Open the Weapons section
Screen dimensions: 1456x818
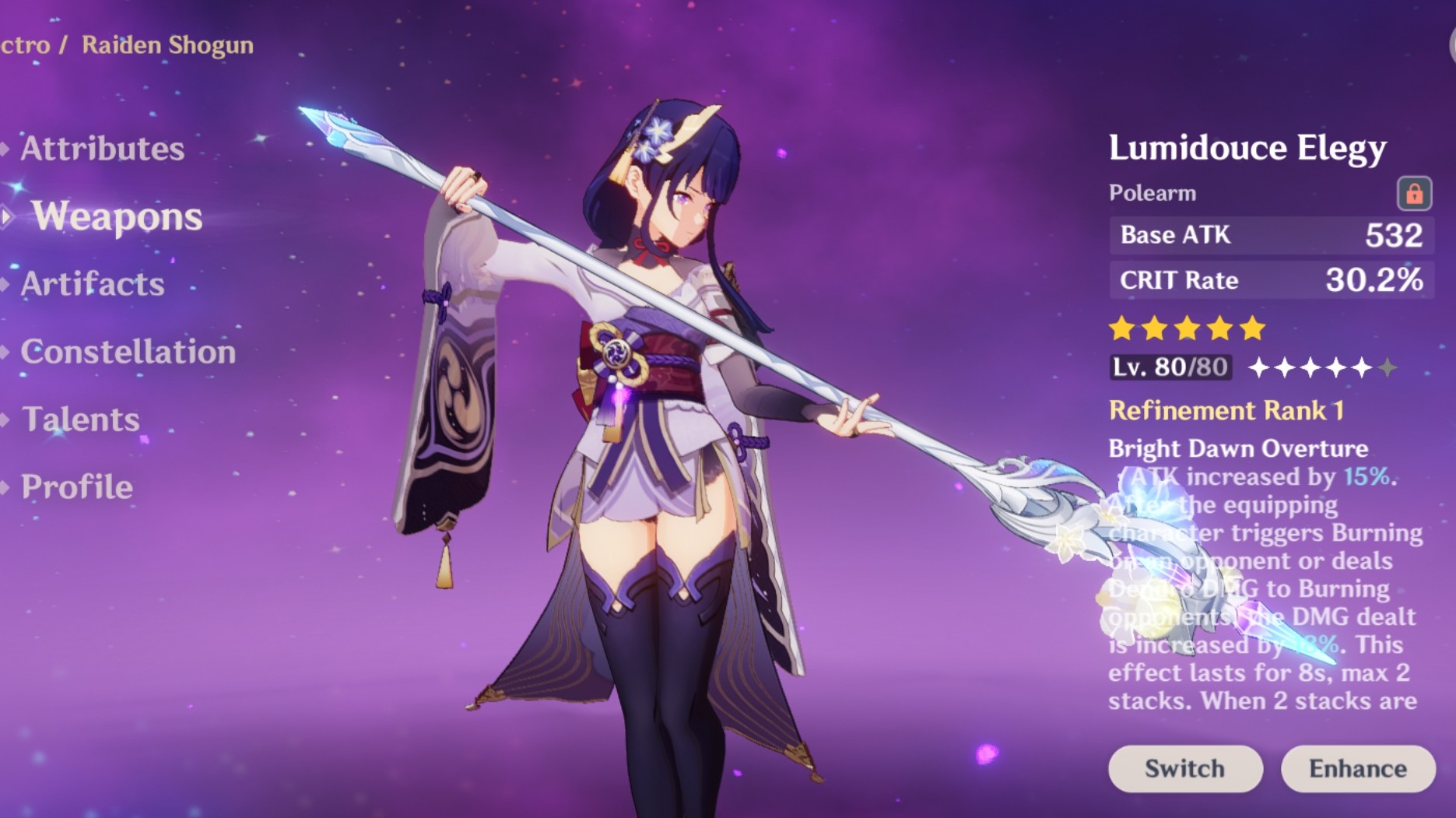tap(117, 219)
